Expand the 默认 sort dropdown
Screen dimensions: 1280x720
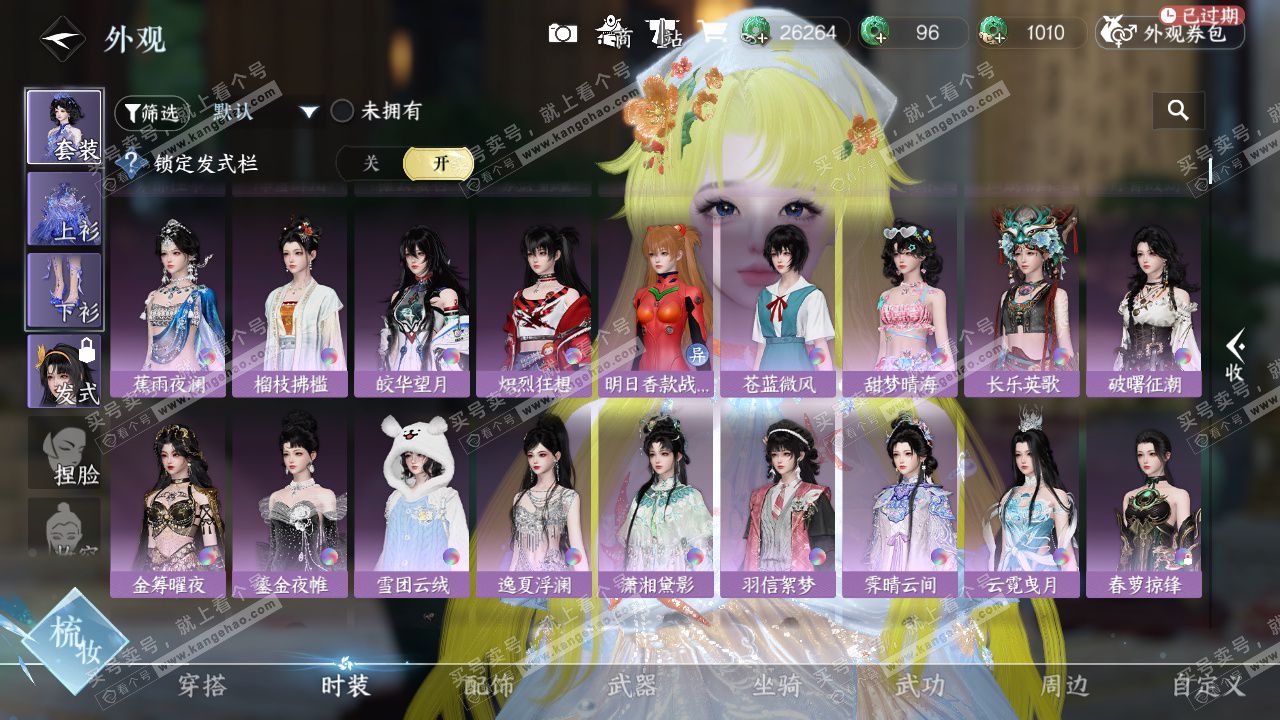coord(309,112)
